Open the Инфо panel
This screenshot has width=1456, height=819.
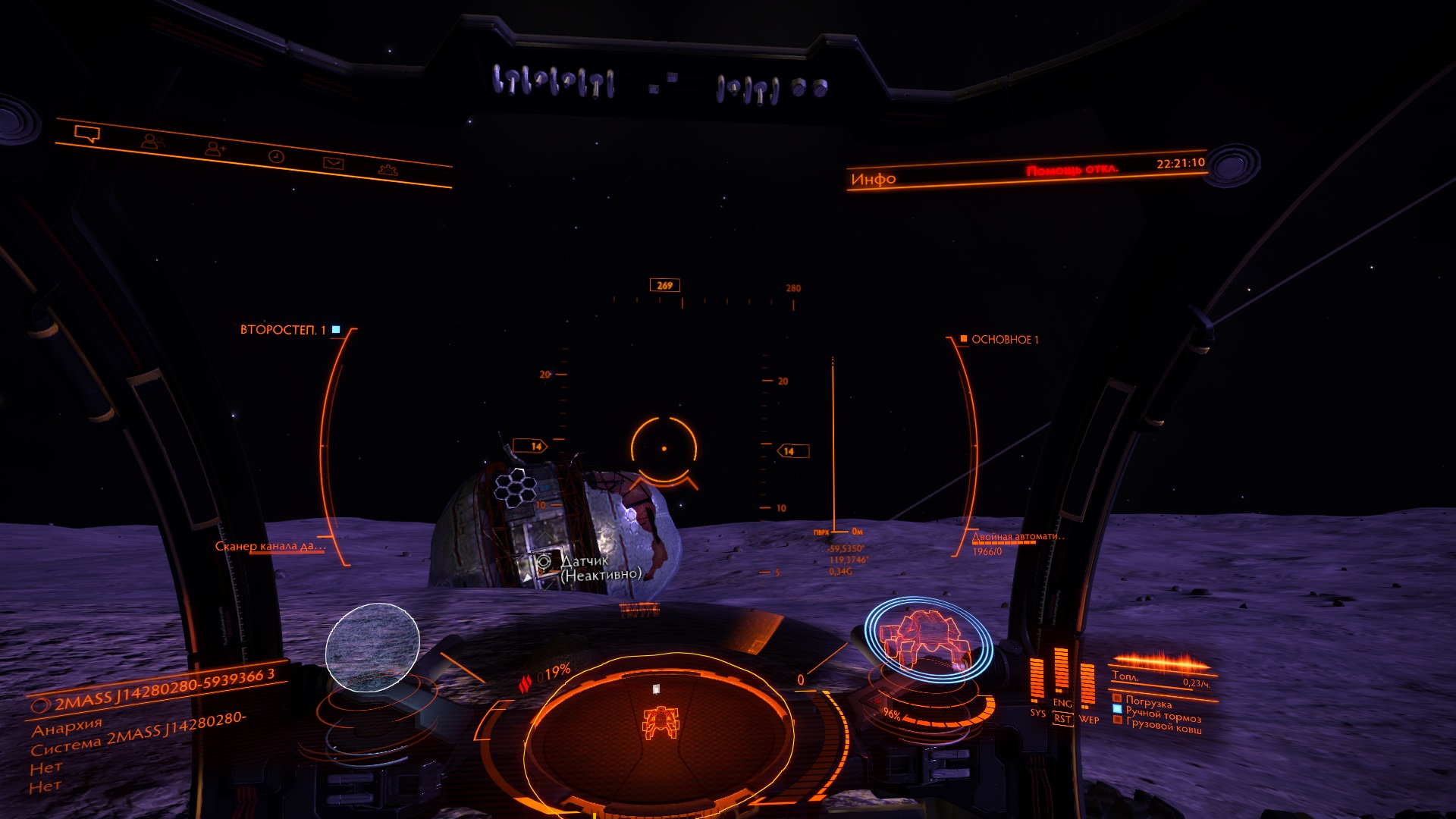coord(873,179)
